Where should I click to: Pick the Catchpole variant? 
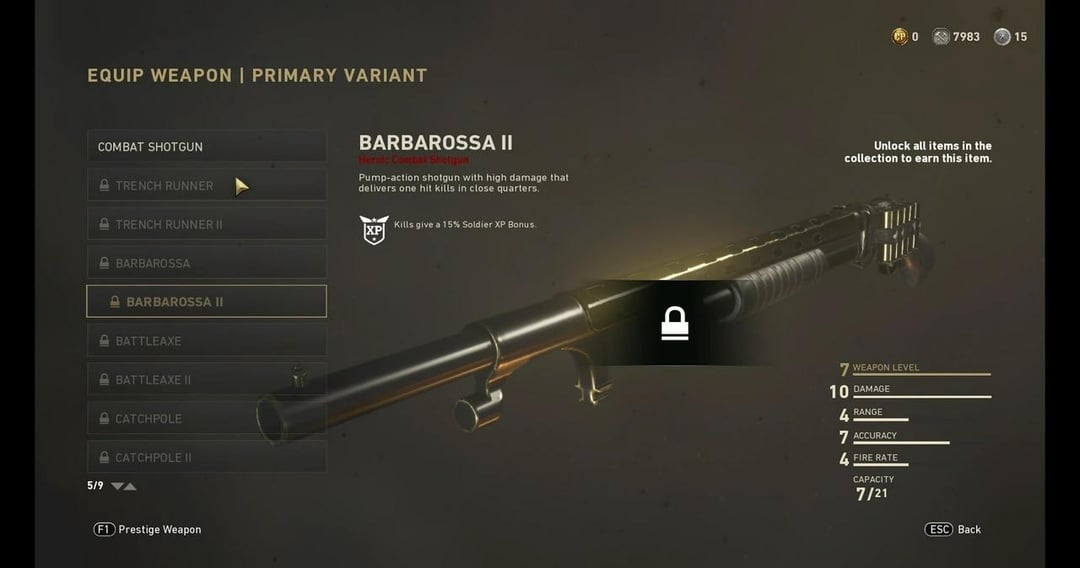point(206,418)
